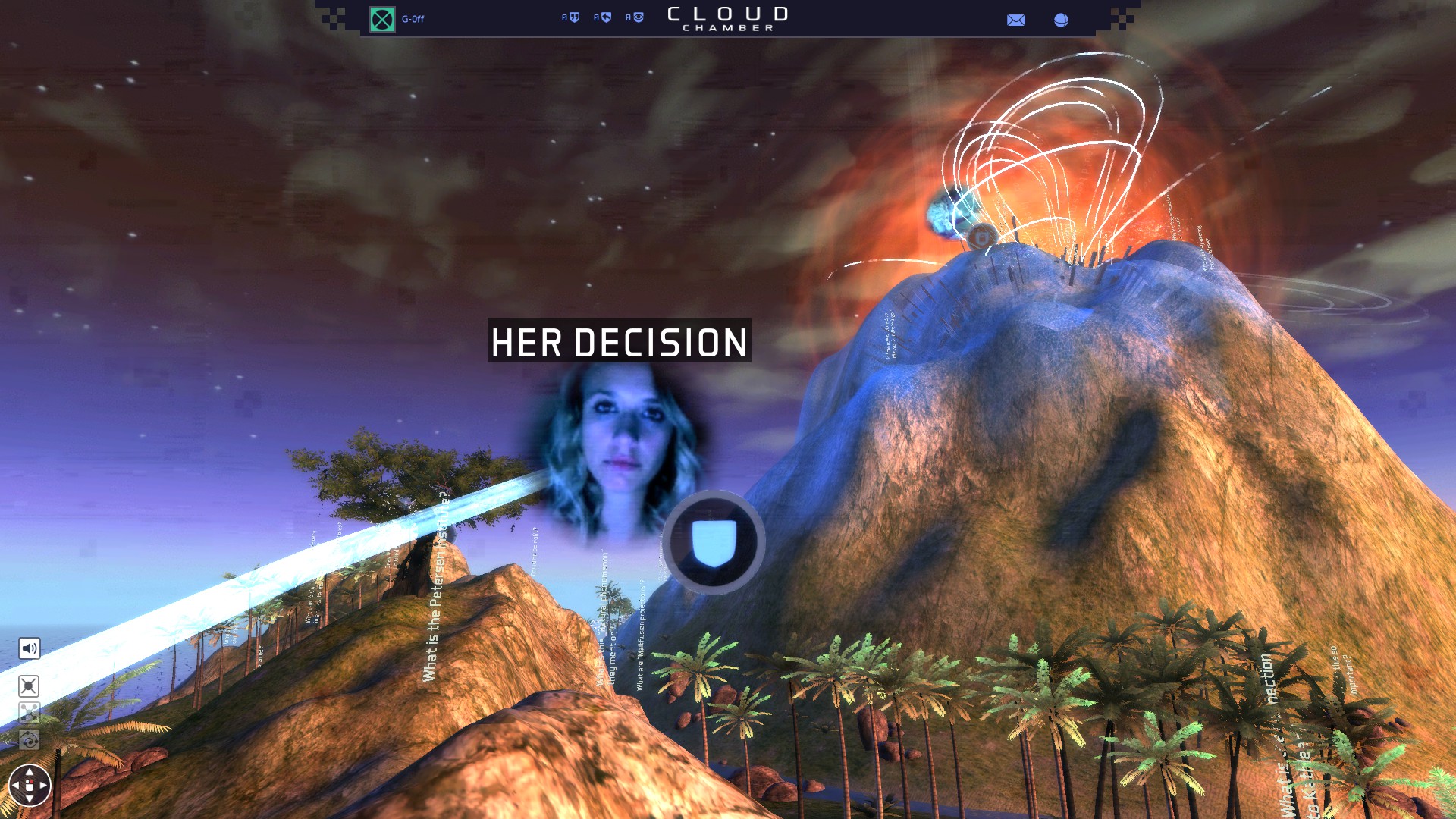The width and height of the screenshot is (1456, 819).
Task: Click the Cloud Chamber logo
Action: [727, 19]
